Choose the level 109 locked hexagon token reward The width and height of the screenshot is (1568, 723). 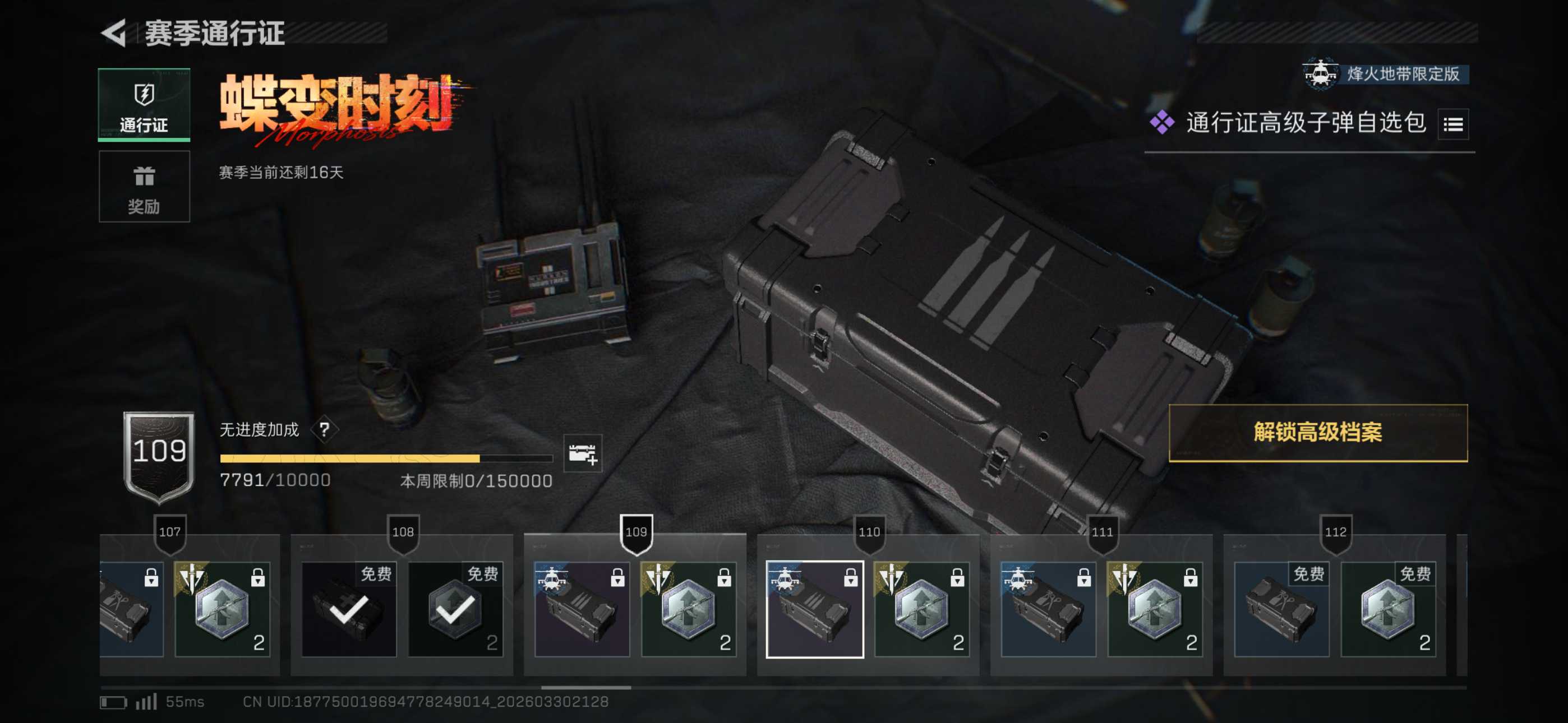[x=688, y=609]
